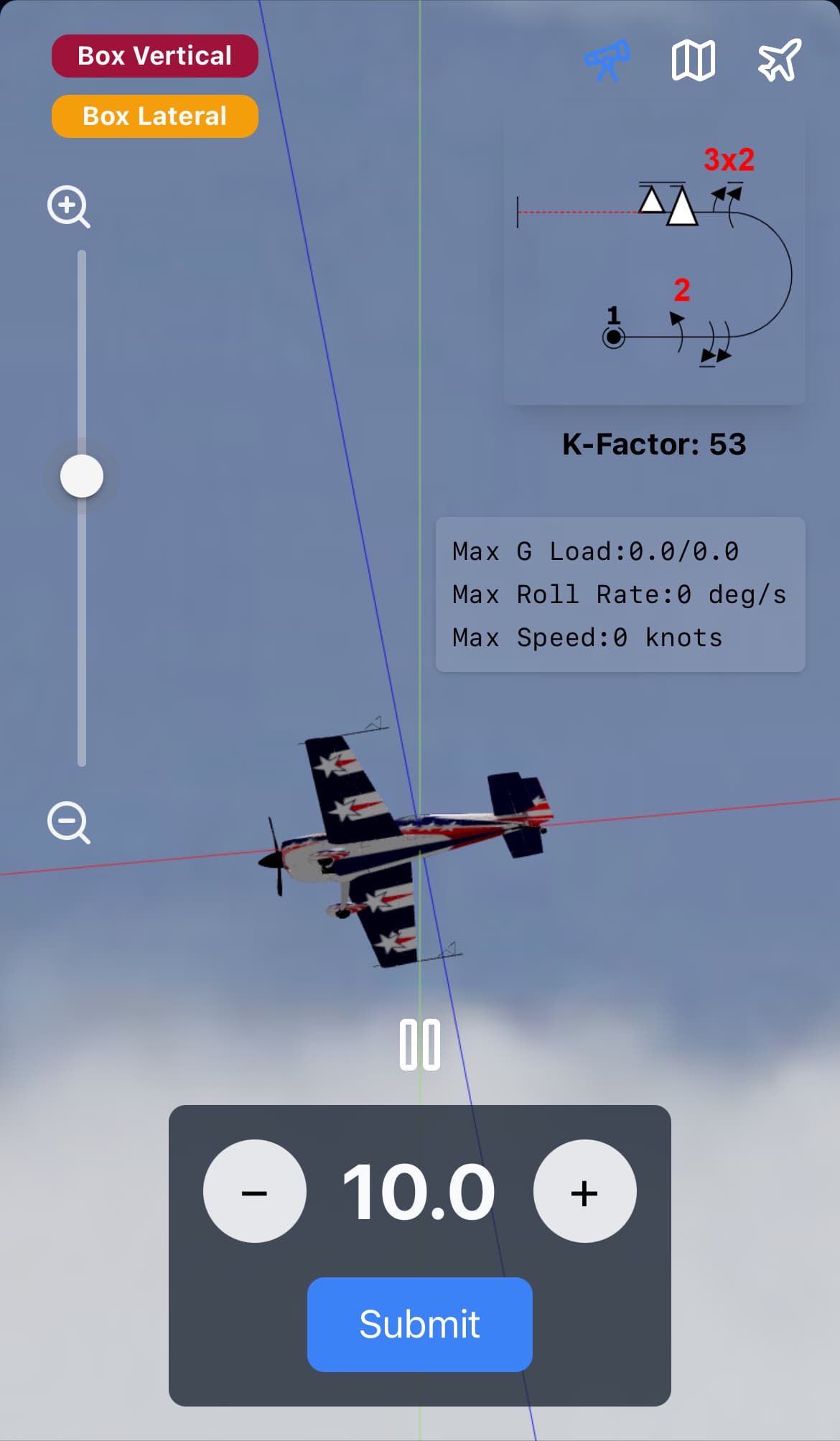
Task: Switch to the airplane view icon
Action: click(x=779, y=60)
